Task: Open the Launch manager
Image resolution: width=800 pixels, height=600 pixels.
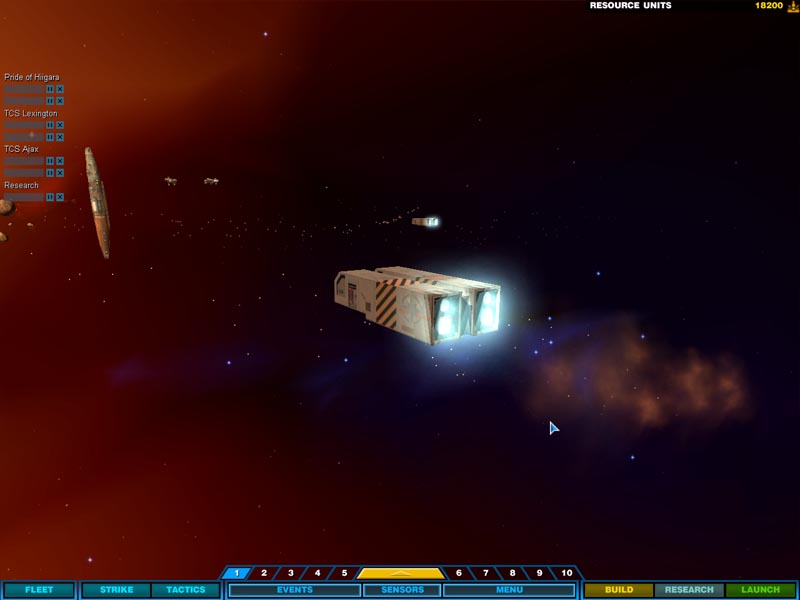Action: coord(760,590)
